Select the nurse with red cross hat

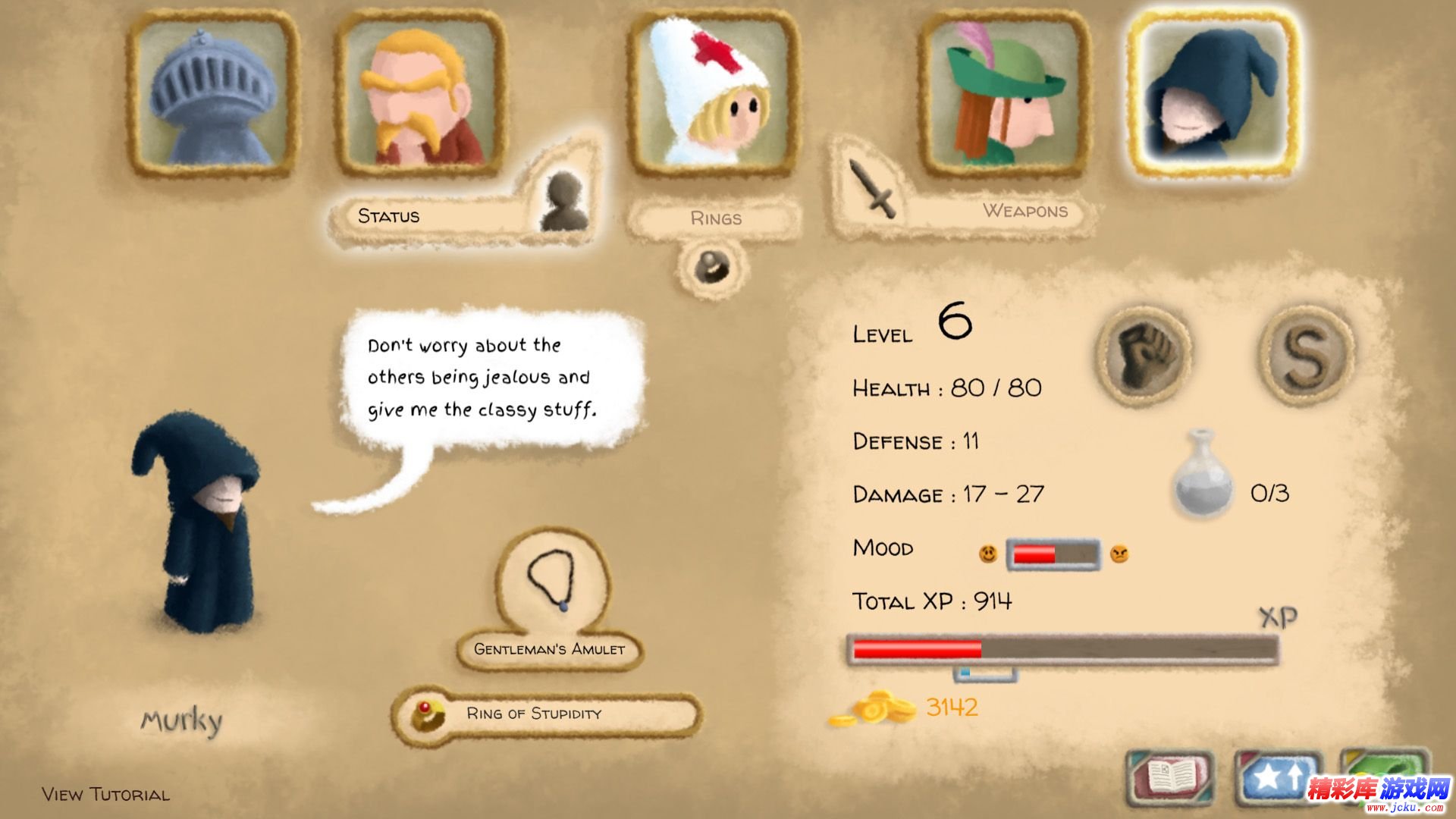(713, 94)
